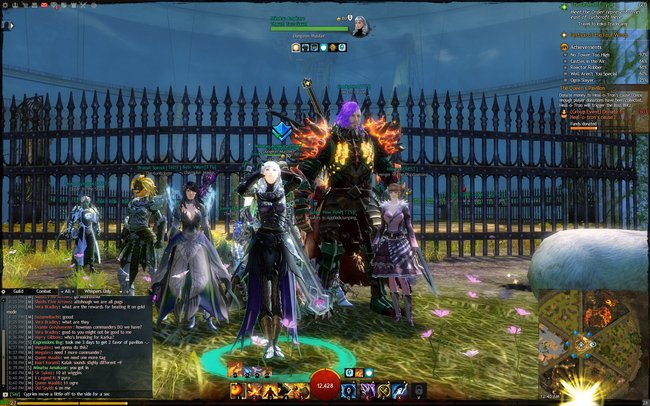Open the chat options gear icon
The width and height of the screenshot is (650, 406).
4,291
